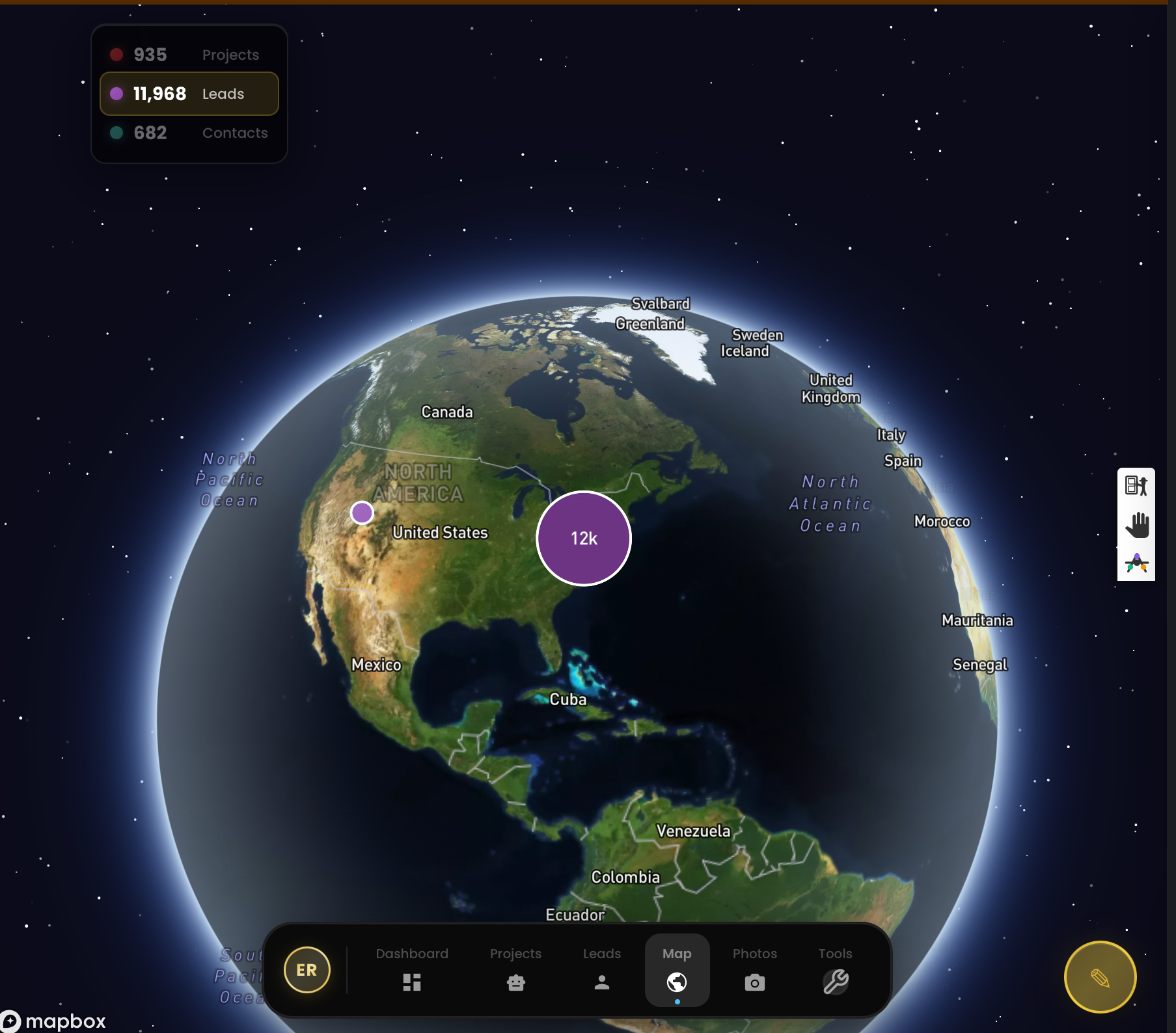Image resolution: width=1176 pixels, height=1033 pixels.
Task: Activate the street-view pedestrian tool
Action: 1136,486
